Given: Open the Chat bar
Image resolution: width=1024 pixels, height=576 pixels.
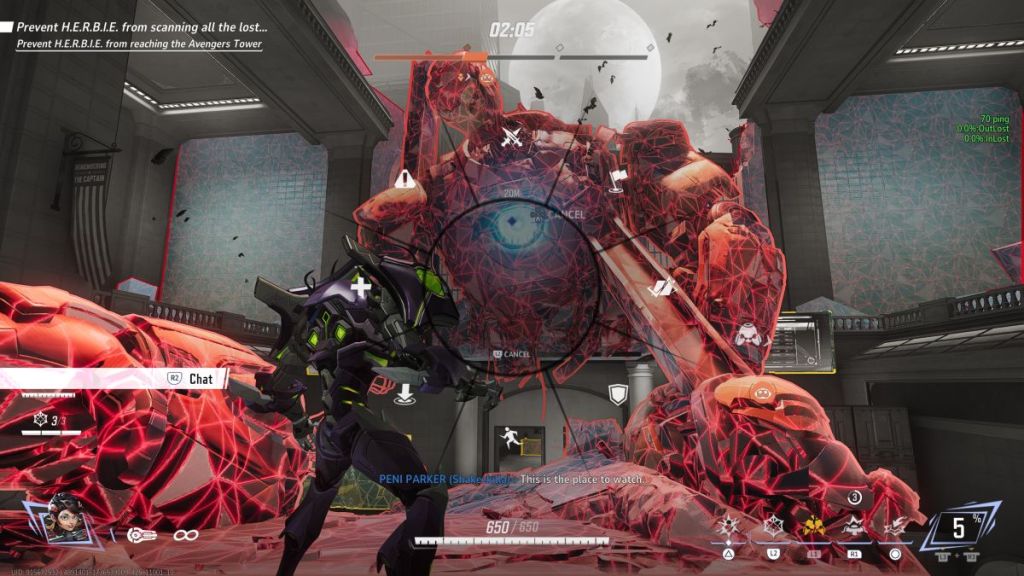Looking at the screenshot, I should click(x=196, y=379).
